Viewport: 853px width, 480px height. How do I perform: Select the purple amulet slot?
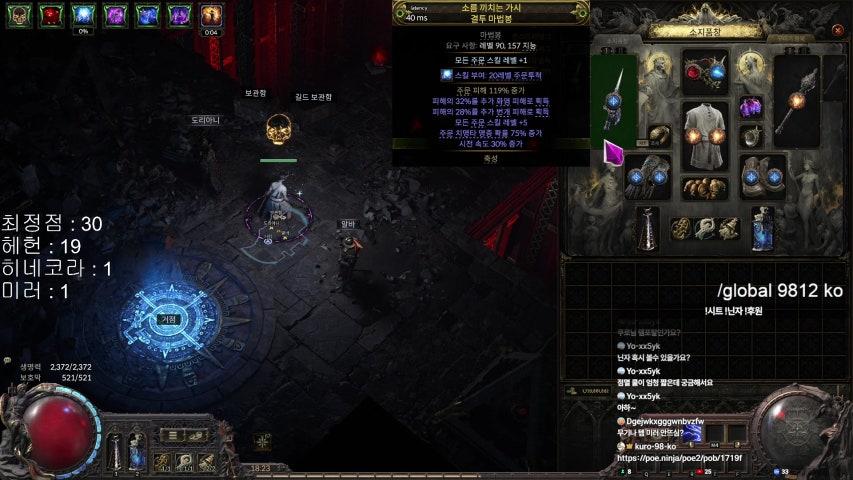pyautogui.click(x=751, y=107)
